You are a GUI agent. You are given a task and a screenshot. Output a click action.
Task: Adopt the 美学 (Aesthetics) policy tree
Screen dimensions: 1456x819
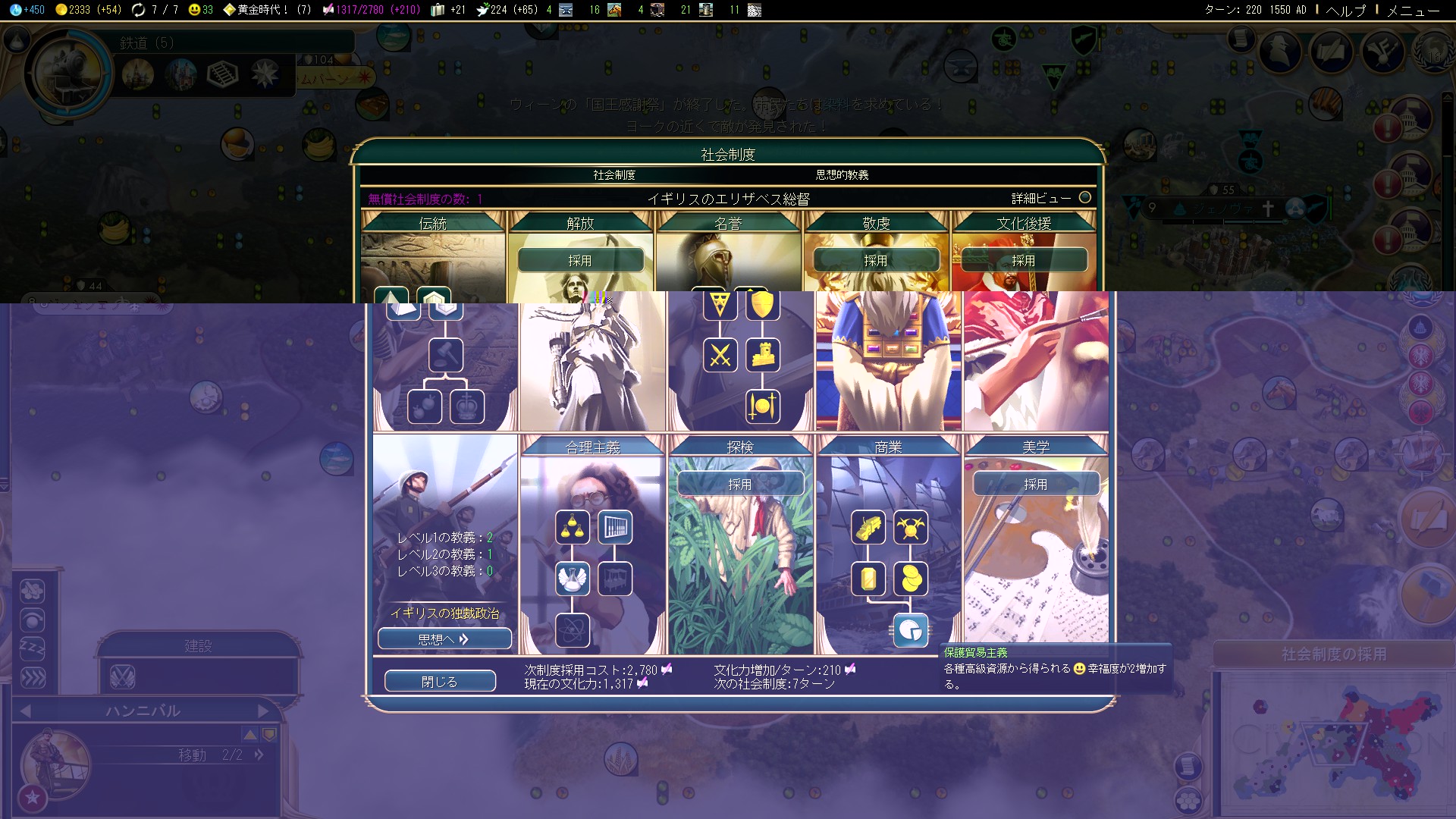click(x=1036, y=484)
